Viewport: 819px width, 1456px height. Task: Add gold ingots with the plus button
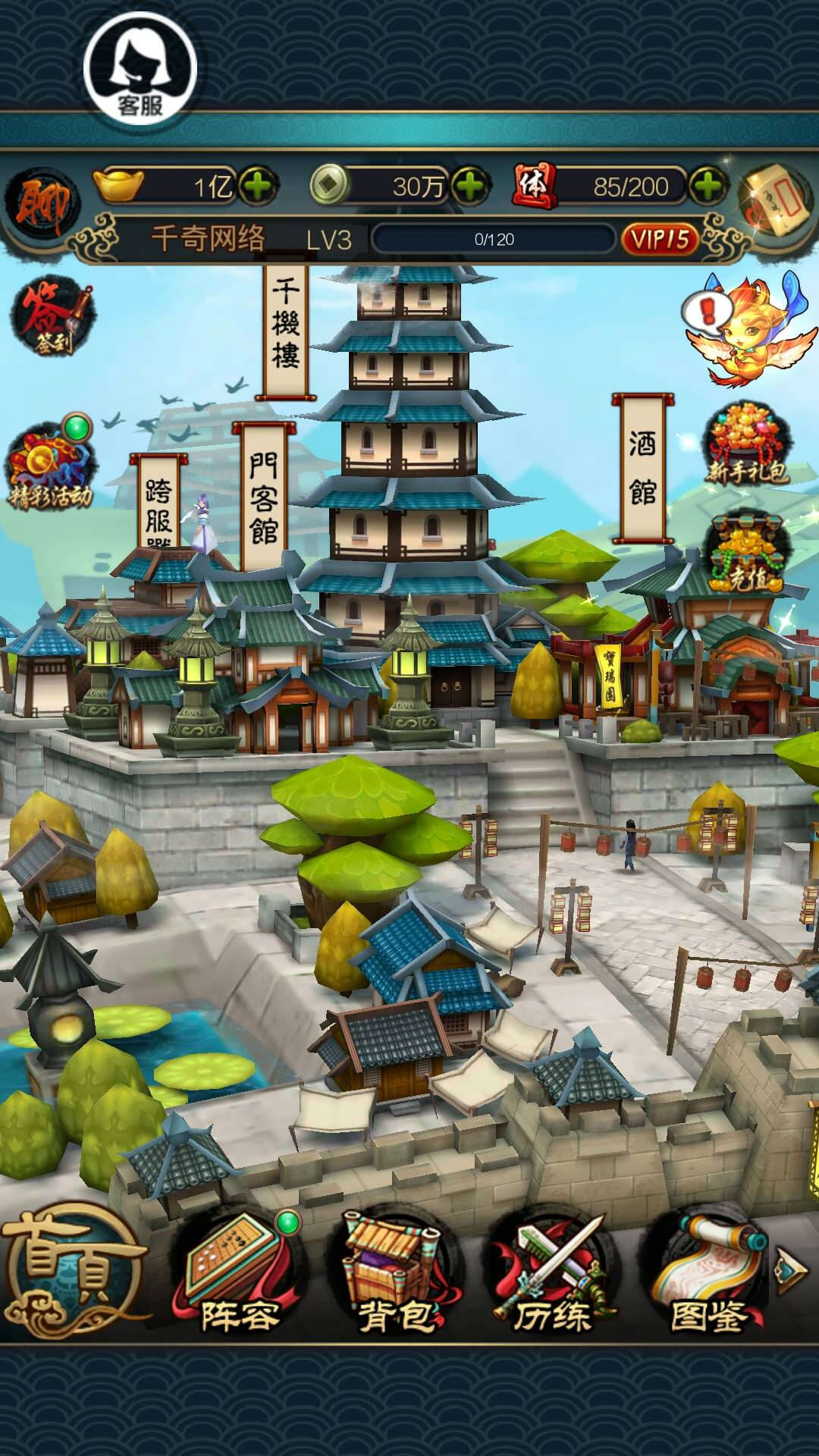[258, 186]
